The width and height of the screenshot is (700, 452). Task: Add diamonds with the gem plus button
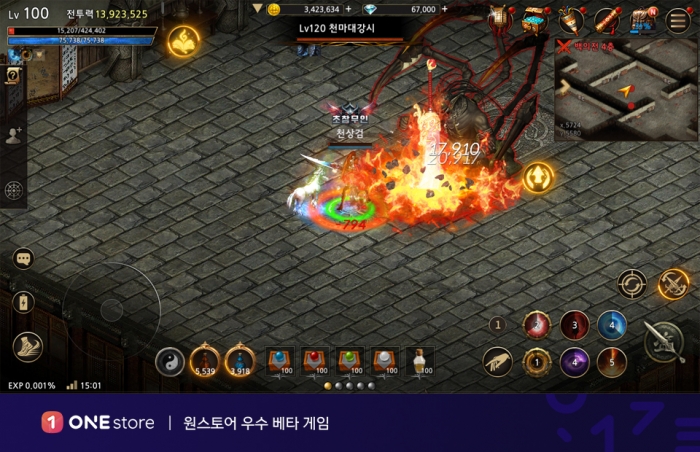(x=444, y=9)
